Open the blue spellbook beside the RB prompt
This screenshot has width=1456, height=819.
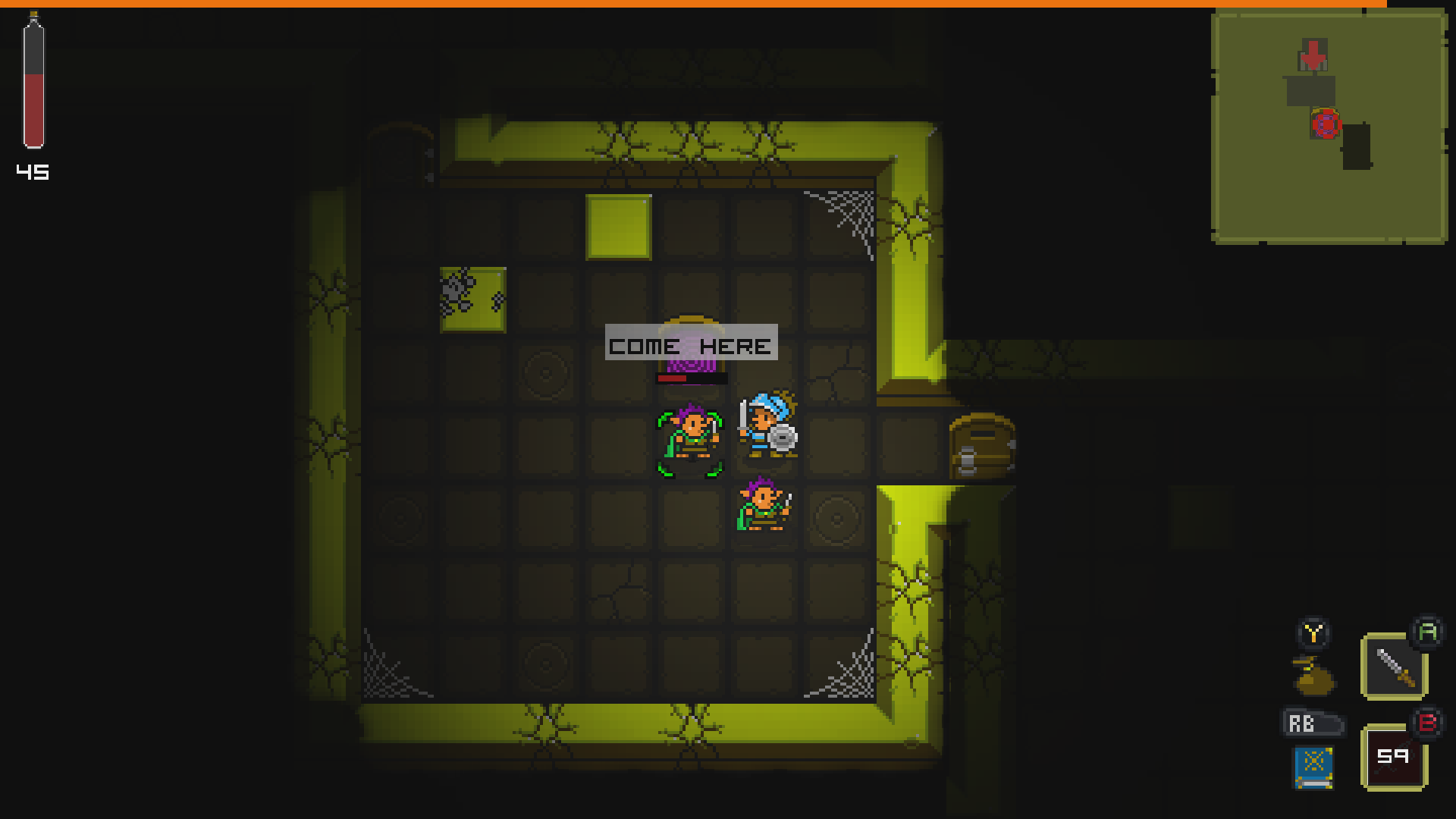click(x=1314, y=767)
